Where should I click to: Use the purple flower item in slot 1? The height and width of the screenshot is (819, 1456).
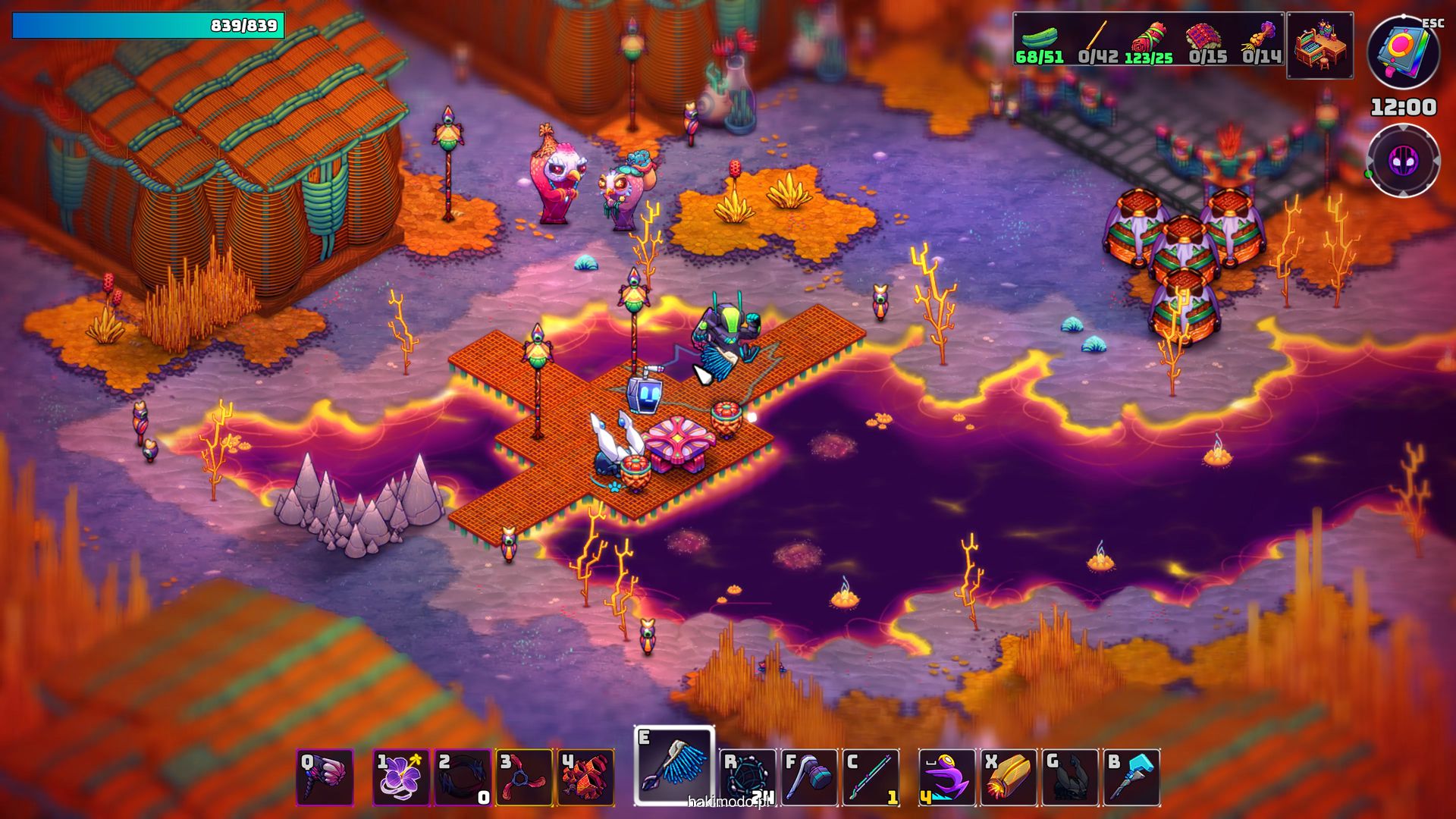point(401,777)
